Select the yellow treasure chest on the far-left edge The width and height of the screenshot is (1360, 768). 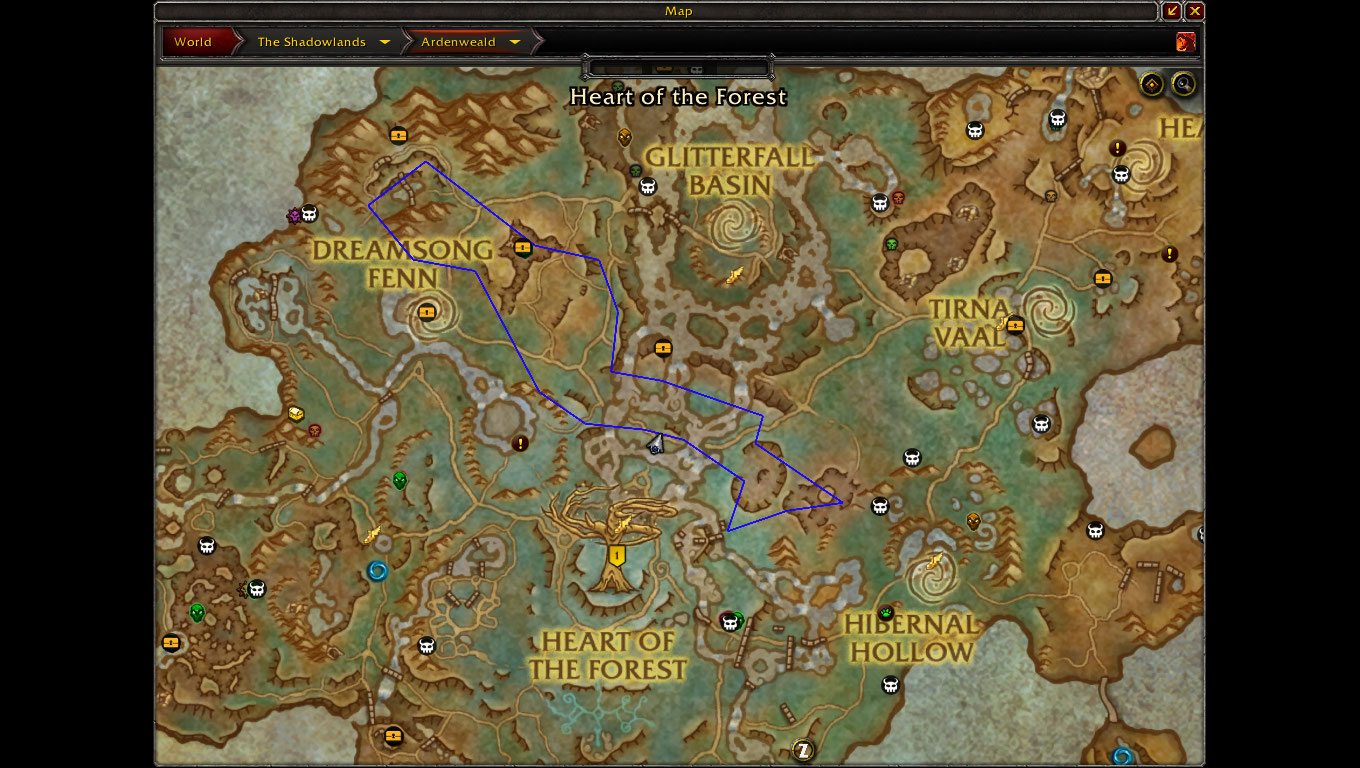click(x=171, y=642)
